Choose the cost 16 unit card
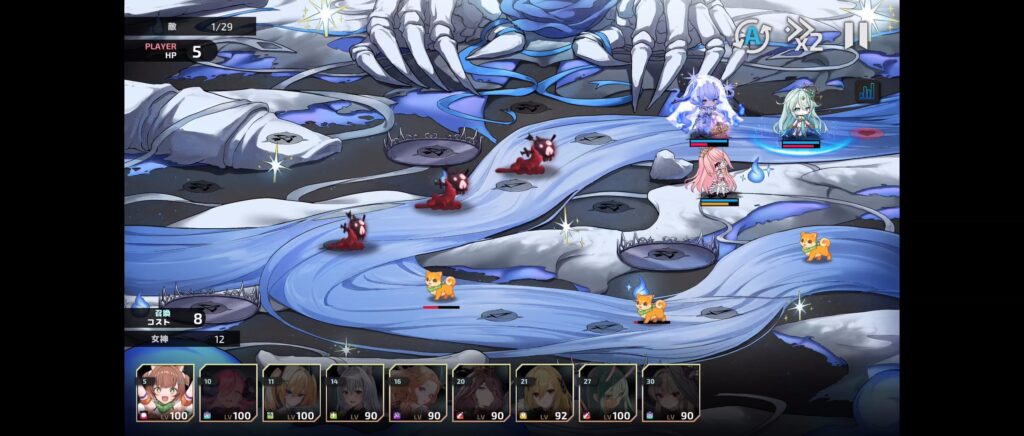The height and width of the screenshot is (436, 1024). [x=418, y=392]
